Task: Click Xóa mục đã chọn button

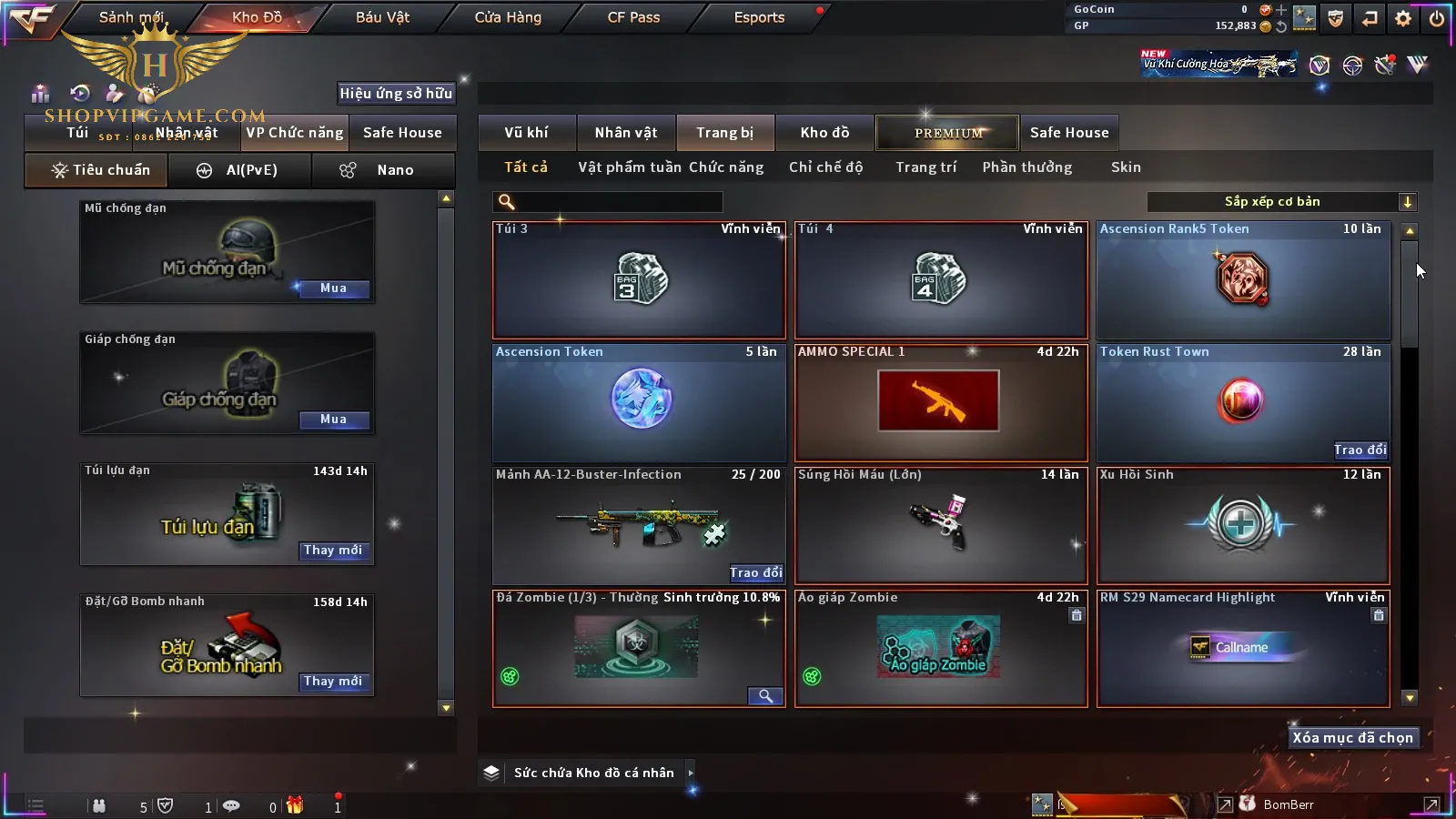Action: click(x=1352, y=738)
